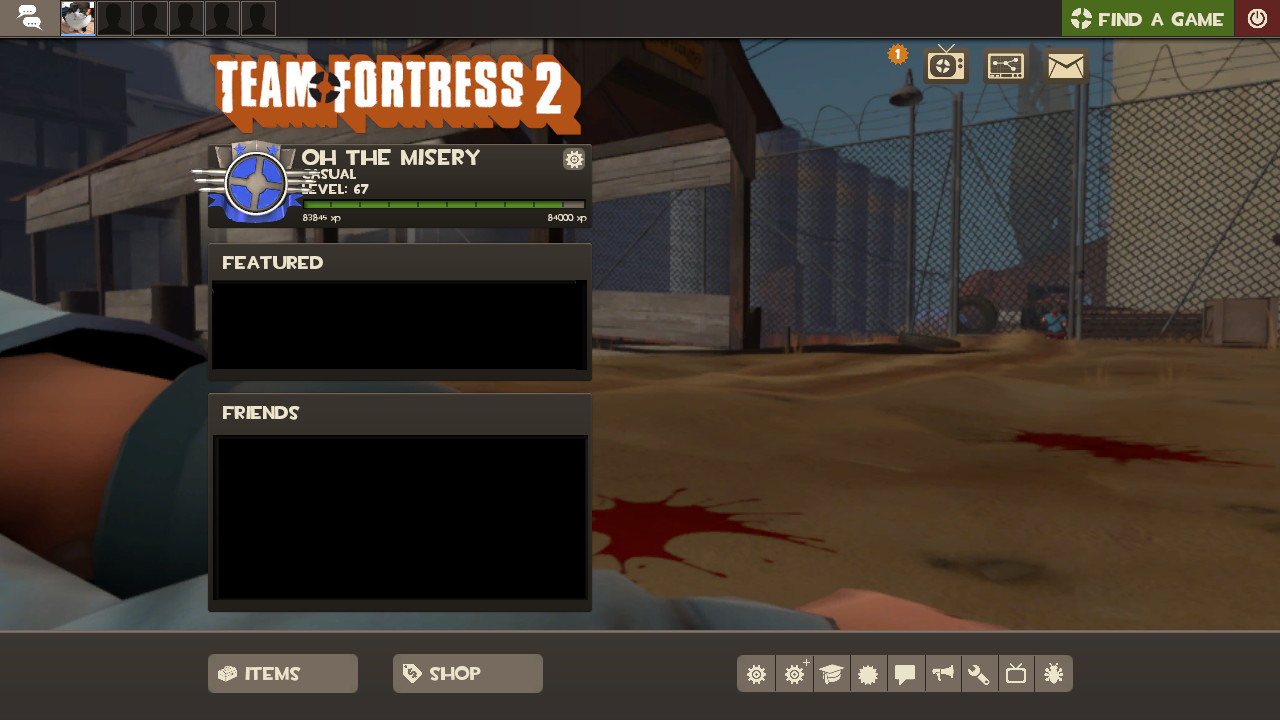This screenshot has height=720, width=1280.
Task: Click the TV replay icon in bottom toolbar
Action: pos(1015,673)
